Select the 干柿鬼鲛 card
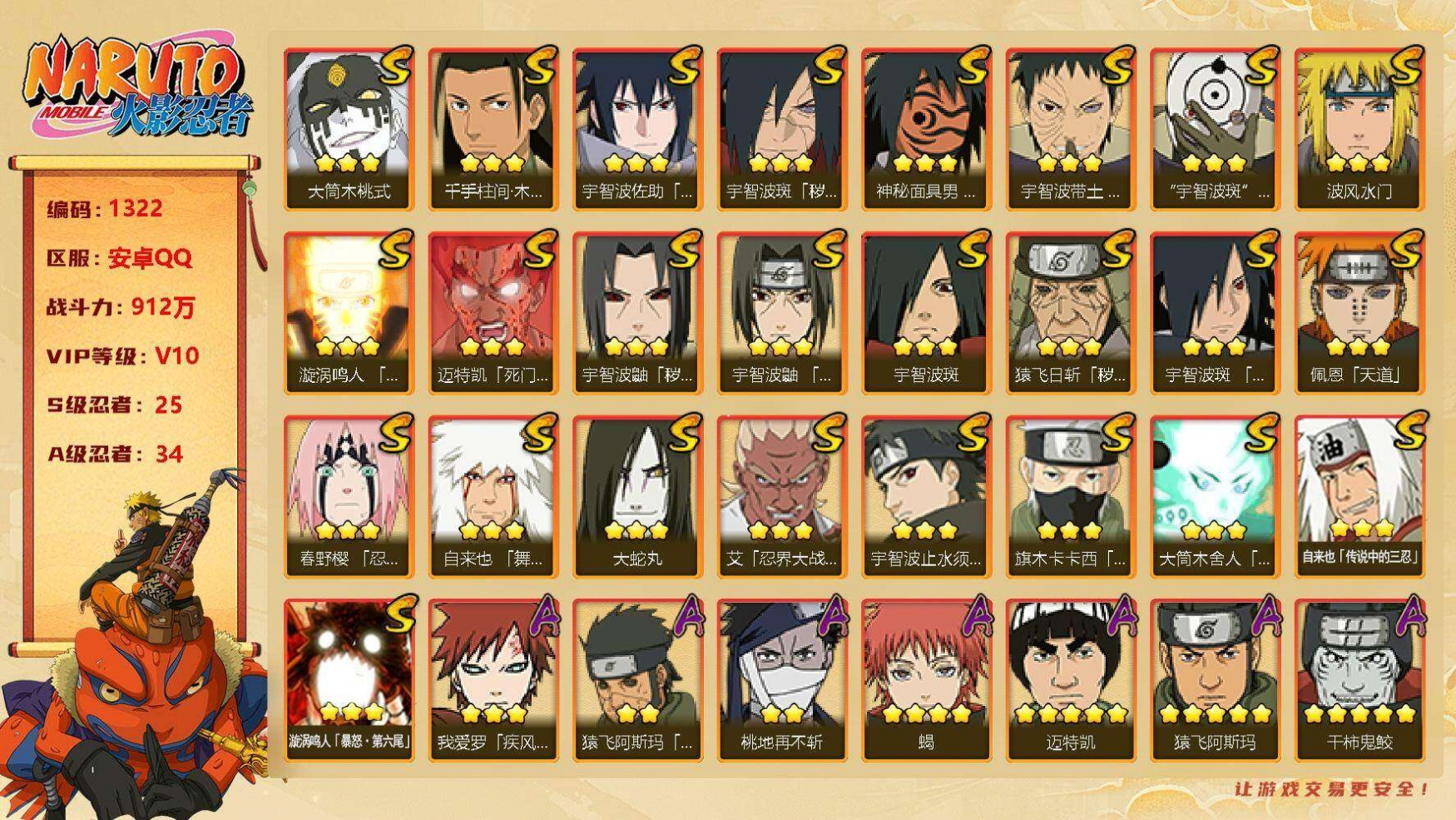 click(x=1359, y=678)
